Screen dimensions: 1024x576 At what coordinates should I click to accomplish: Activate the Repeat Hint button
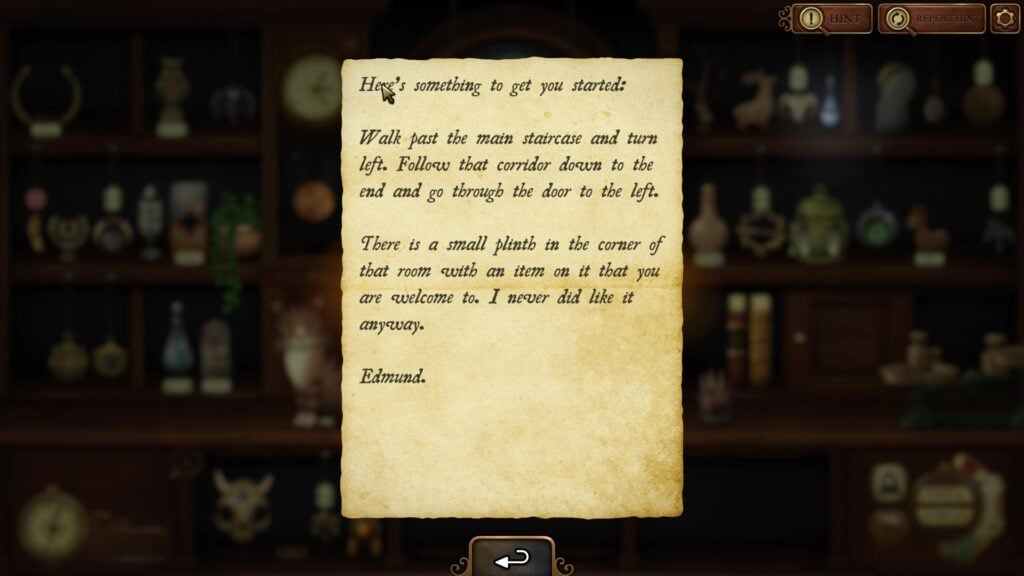tap(931, 18)
